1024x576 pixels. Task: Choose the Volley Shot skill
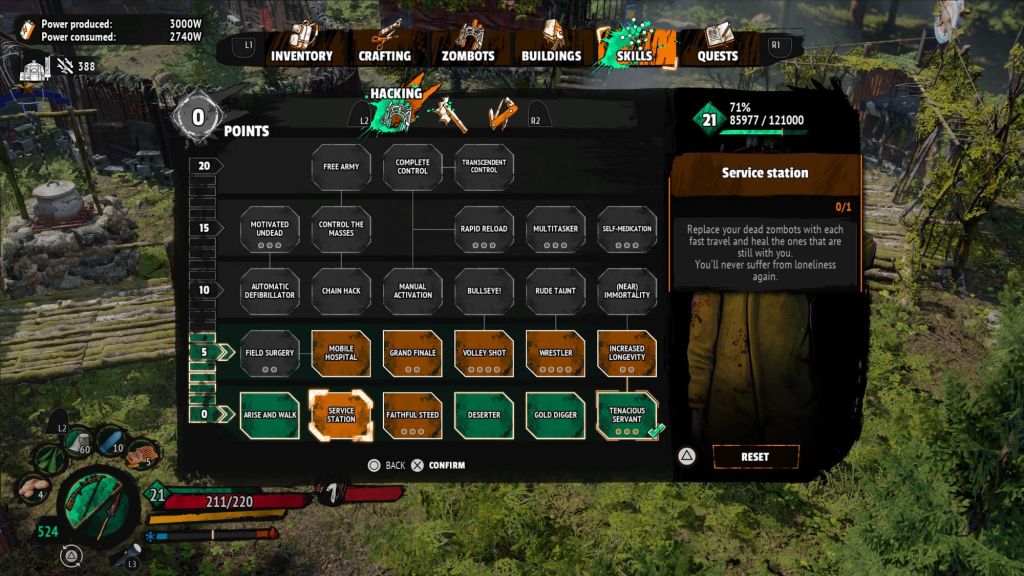[484, 354]
